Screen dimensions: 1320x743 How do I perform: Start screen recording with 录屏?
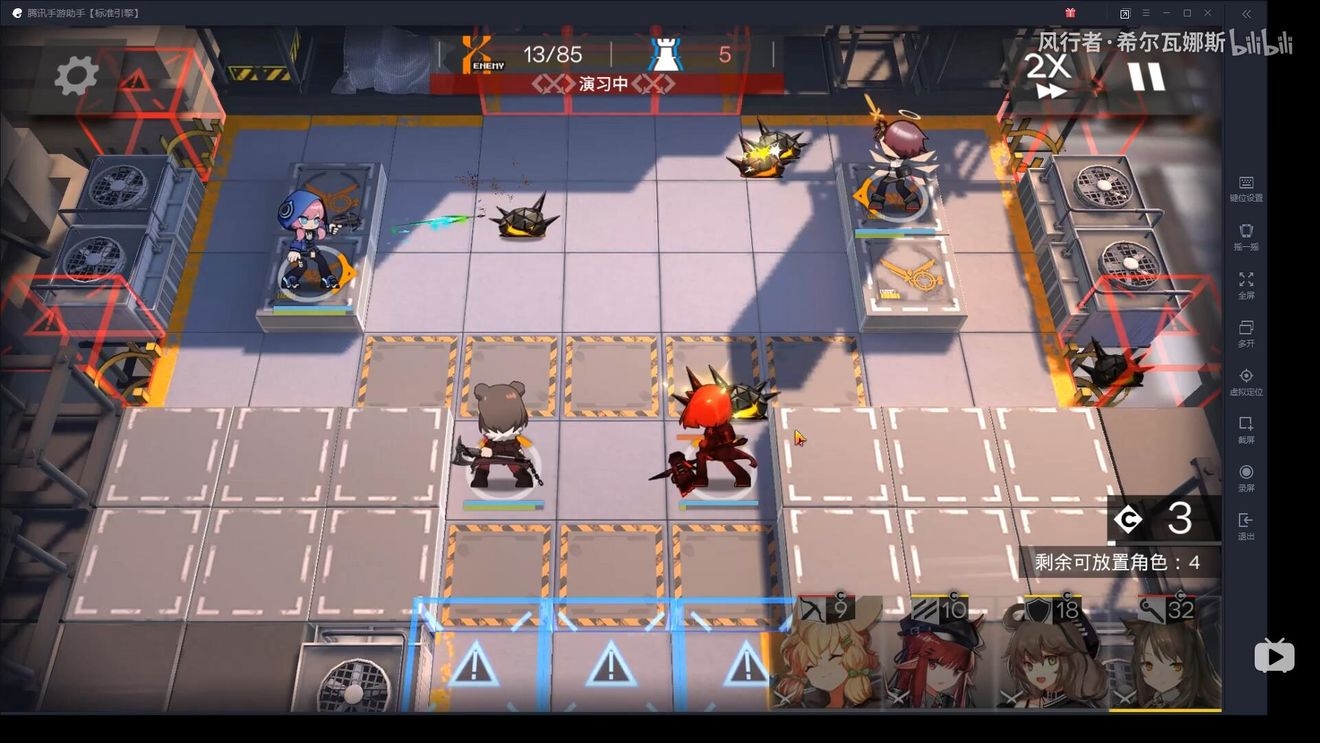click(x=1246, y=478)
